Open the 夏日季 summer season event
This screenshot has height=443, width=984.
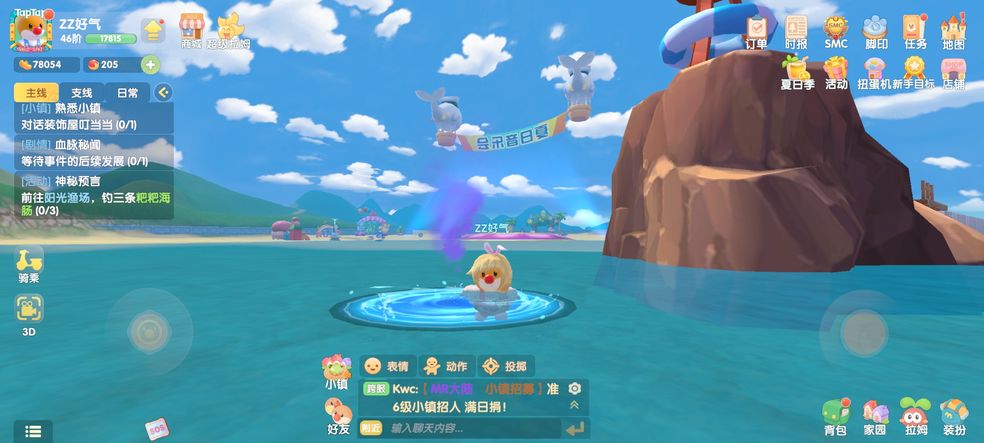coord(796,73)
